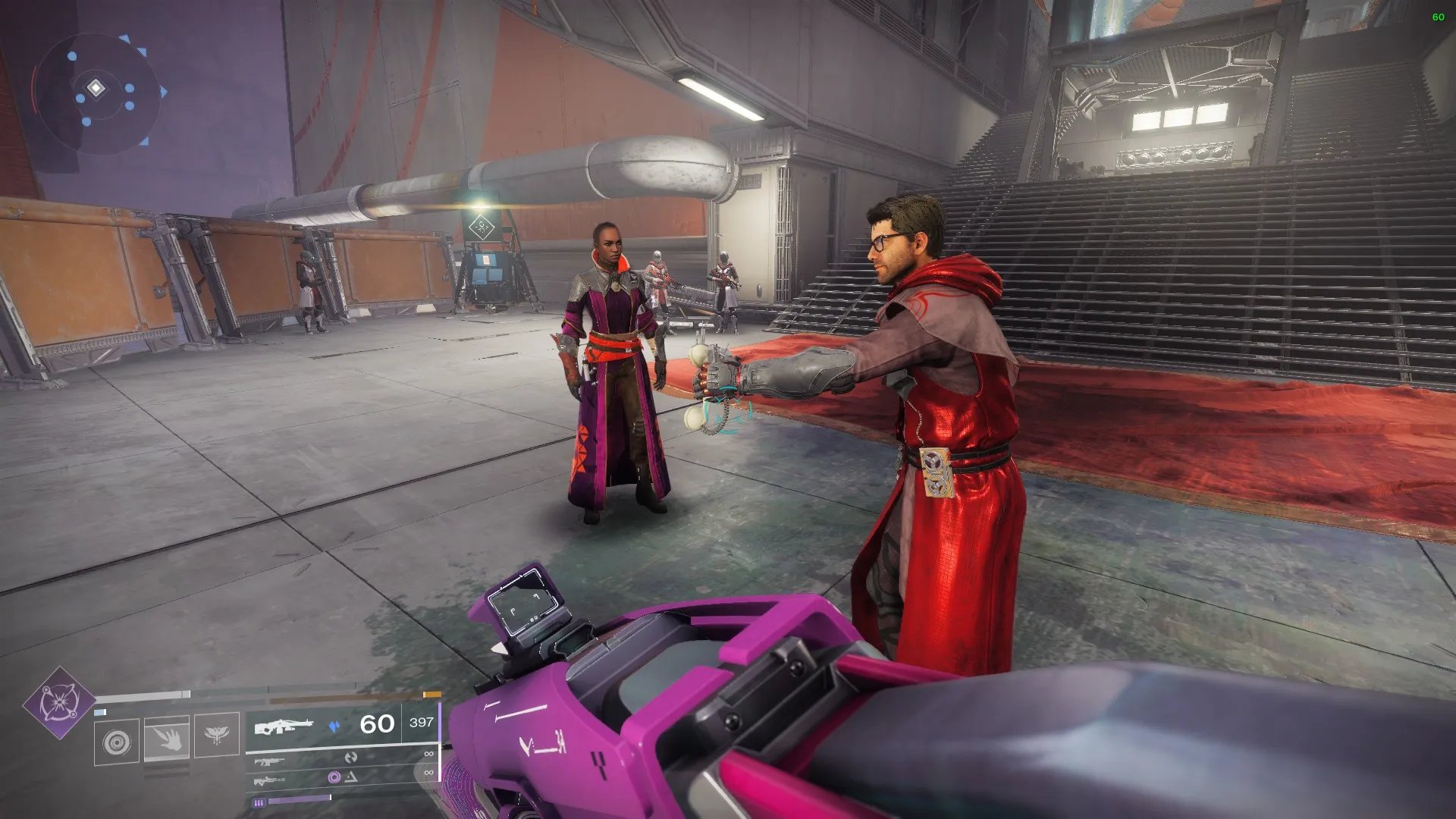Image resolution: width=1456 pixels, height=819 pixels.
Task: Select the vortex grenade ability slot
Action: [x=117, y=742]
